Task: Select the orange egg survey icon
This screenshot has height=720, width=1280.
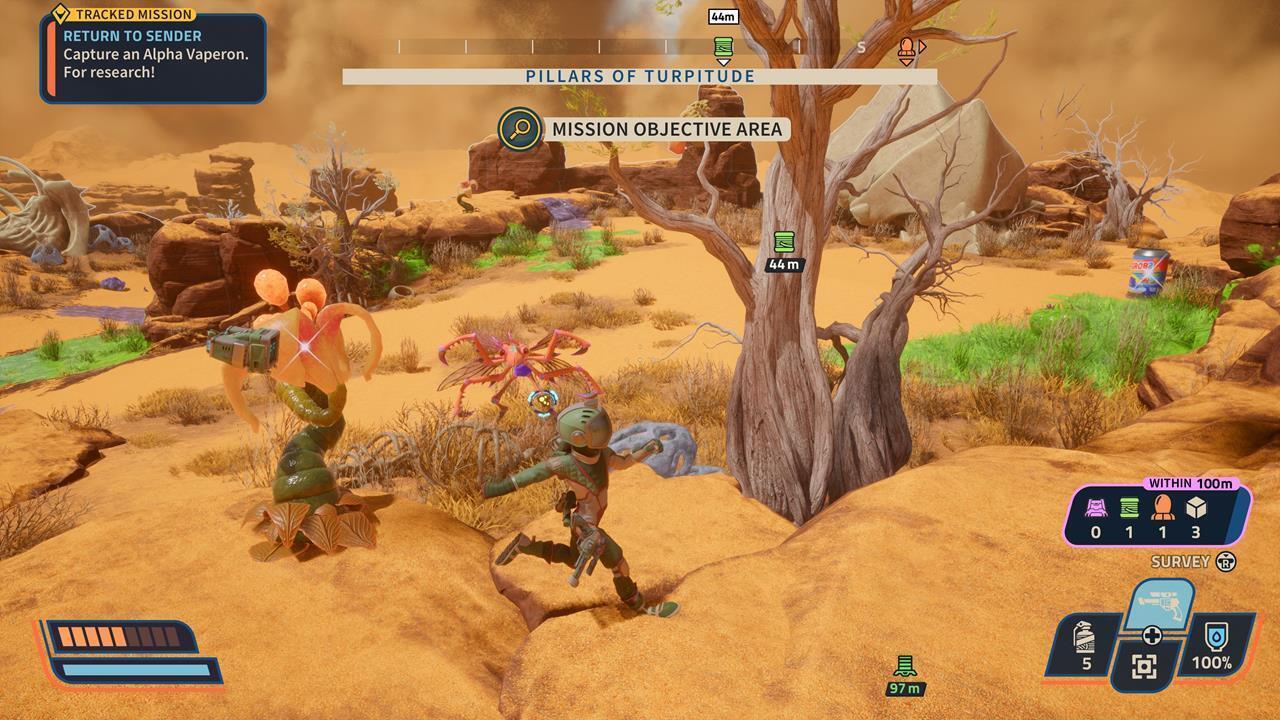Action: (x=1162, y=509)
